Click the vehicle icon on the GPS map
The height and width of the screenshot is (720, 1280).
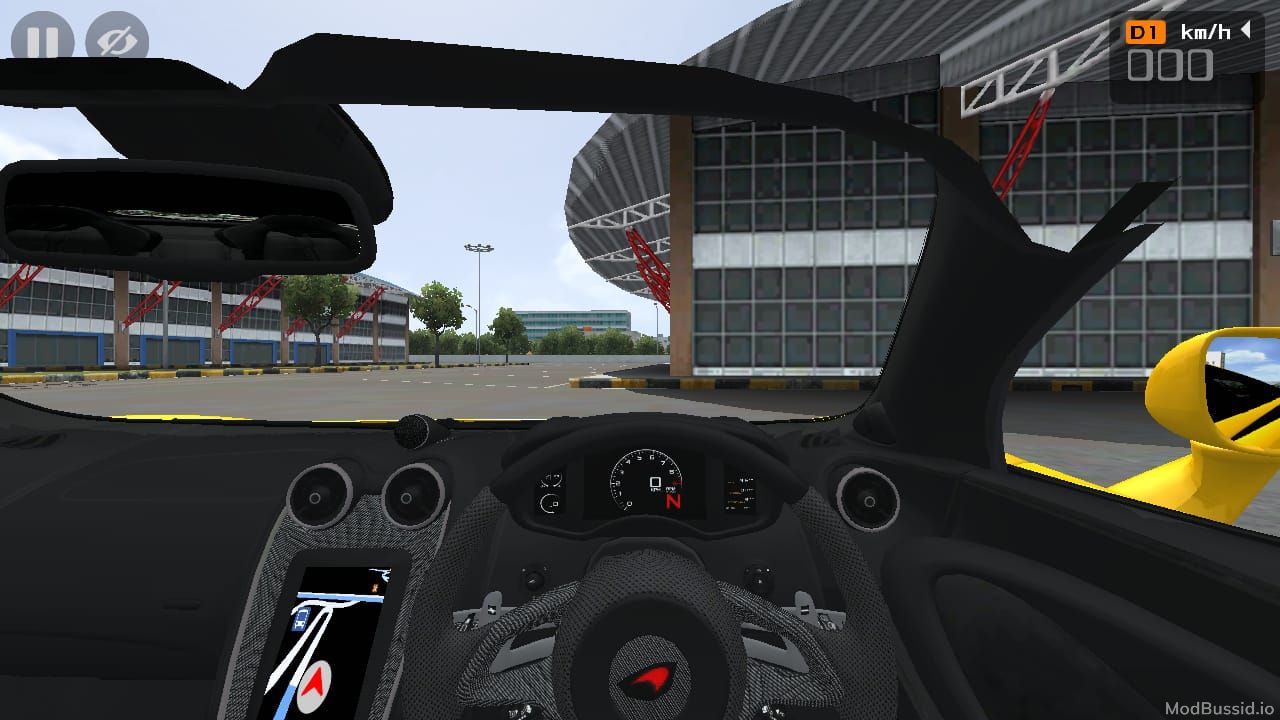click(x=301, y=617)
